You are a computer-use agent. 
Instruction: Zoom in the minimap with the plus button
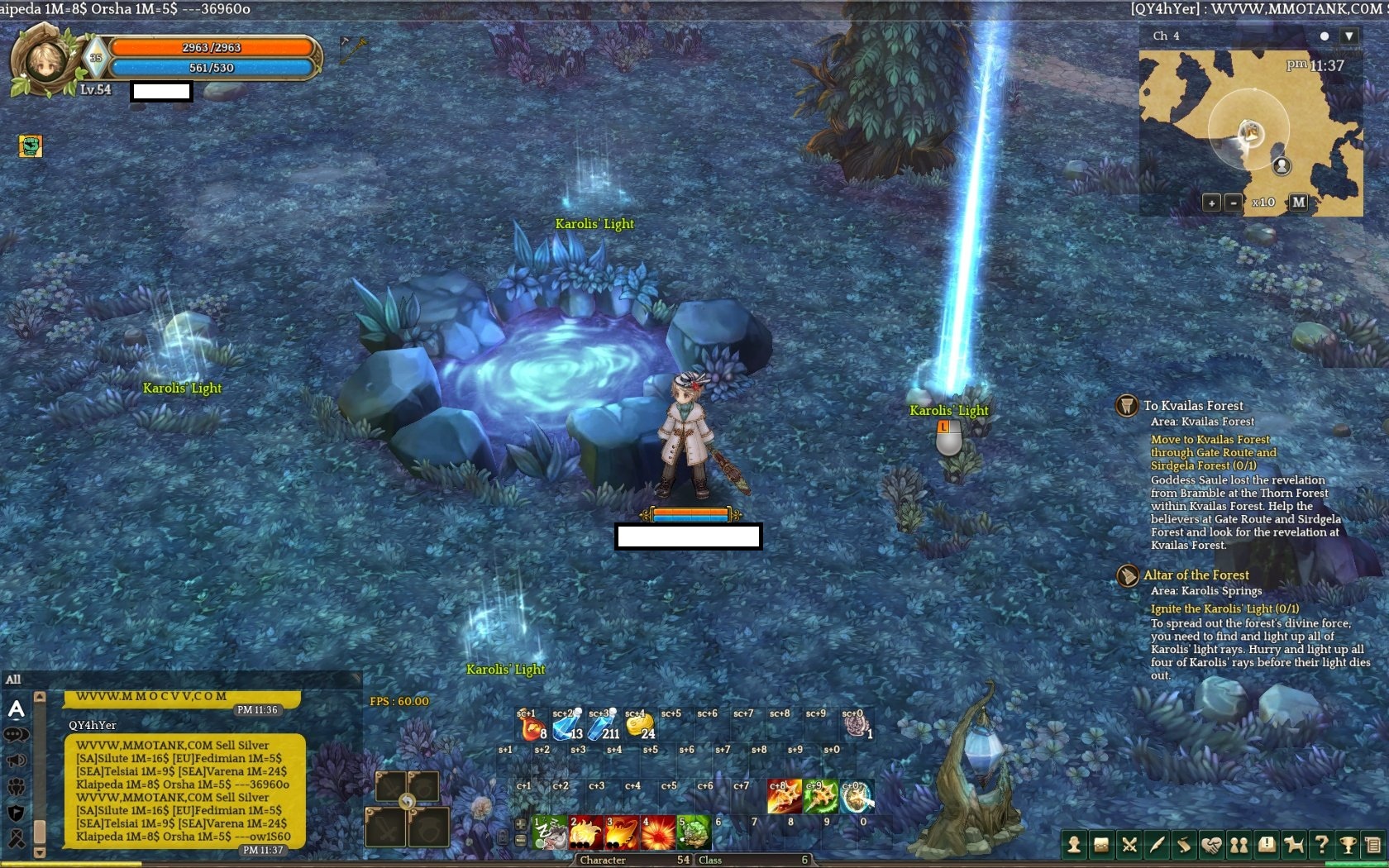[1211, 203]
